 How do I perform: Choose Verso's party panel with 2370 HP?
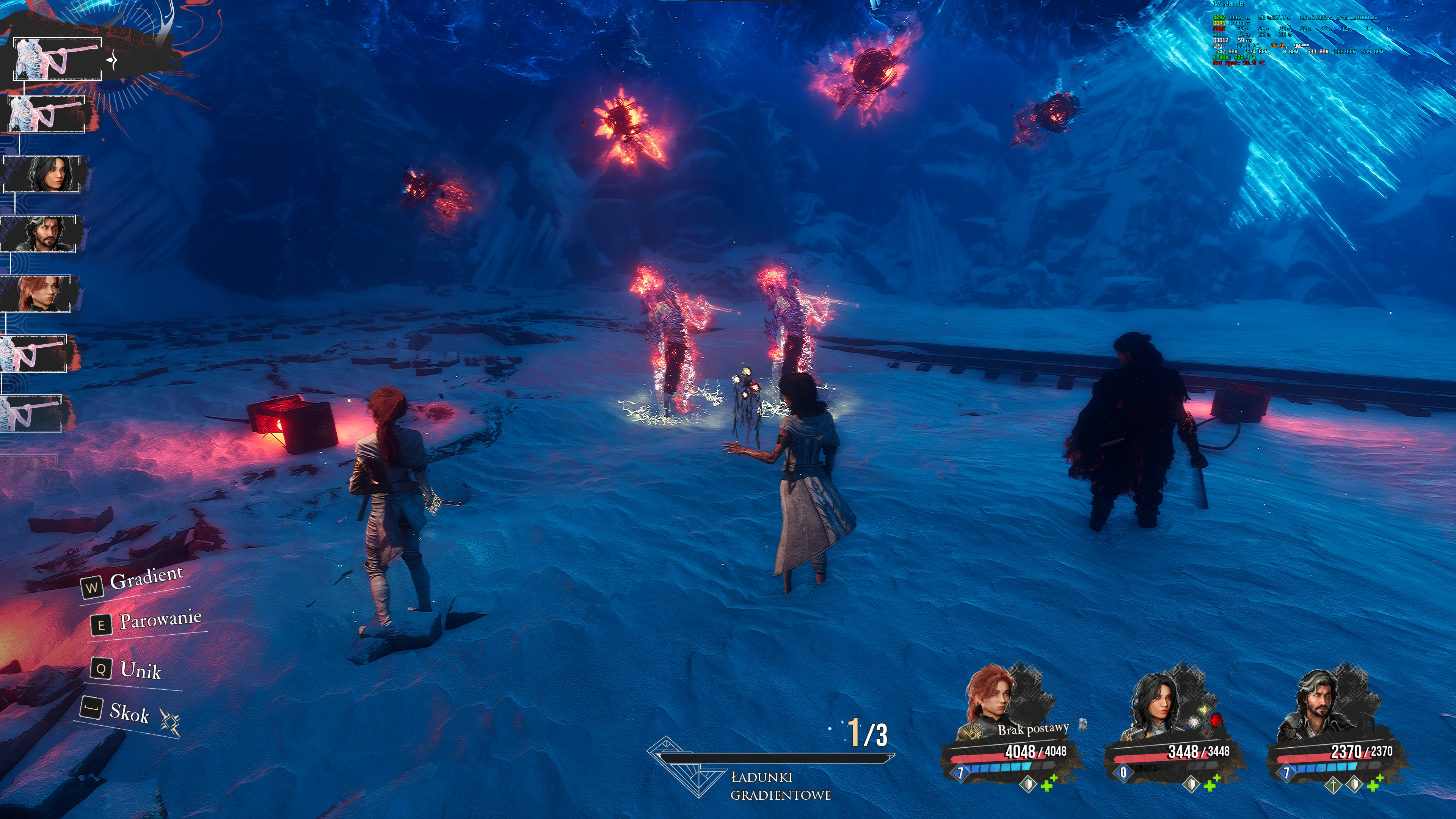click(1337, 729)
